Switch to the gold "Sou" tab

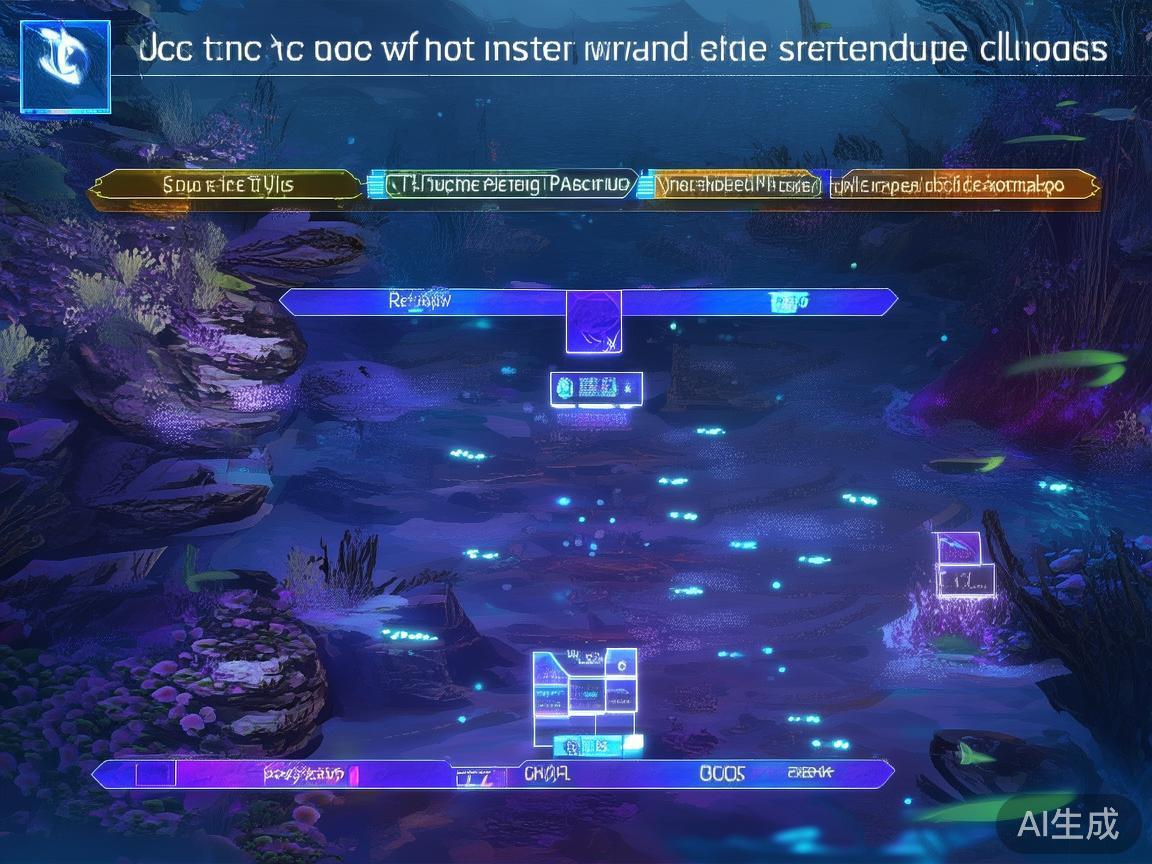(228, 185)
